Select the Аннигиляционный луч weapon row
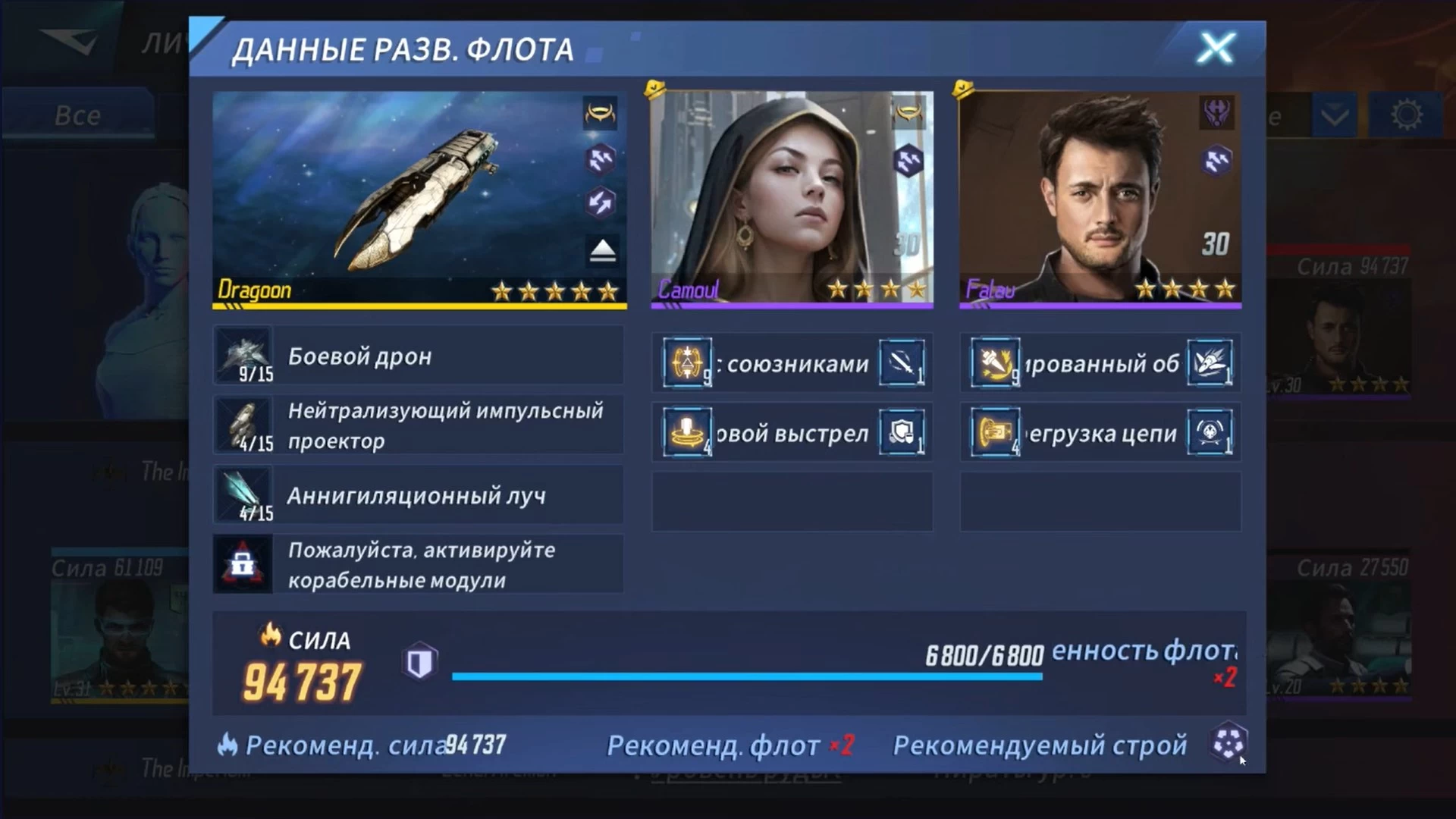Image resolution: width=1456 pixels, height=819 pixels. 419,495
